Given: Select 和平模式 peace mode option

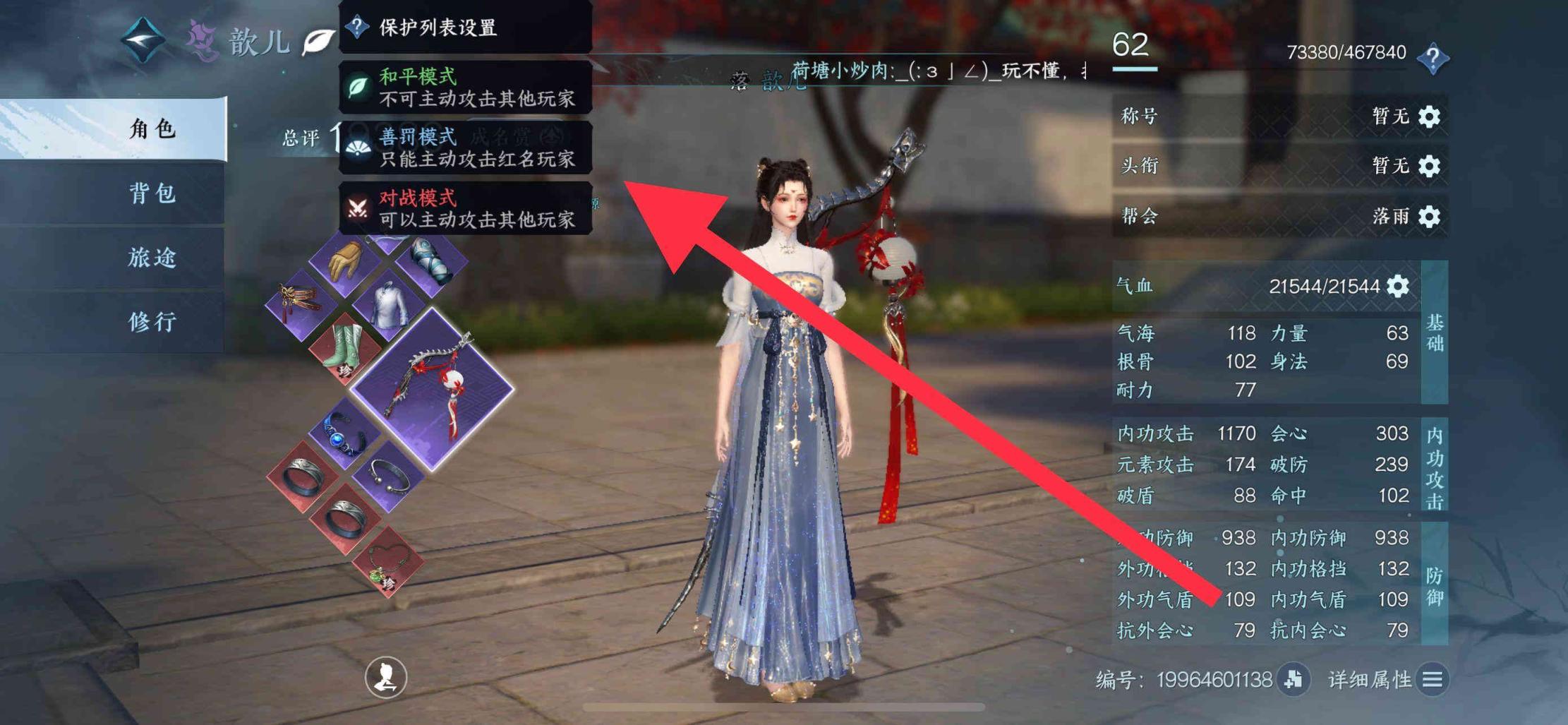Looking at the screenshot, I should coord(465,88).
